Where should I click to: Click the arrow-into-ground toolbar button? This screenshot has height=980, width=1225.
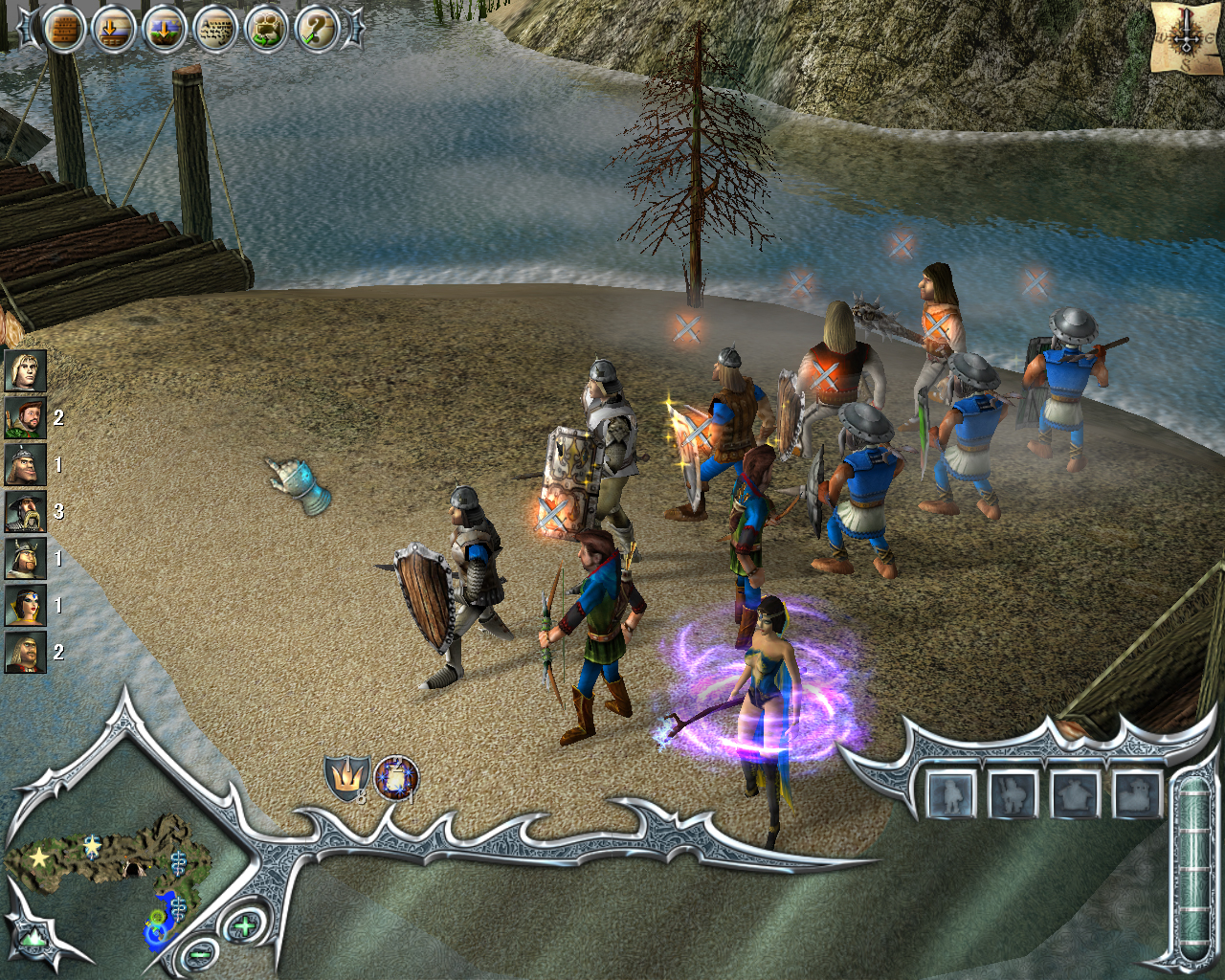pos(165,30)
